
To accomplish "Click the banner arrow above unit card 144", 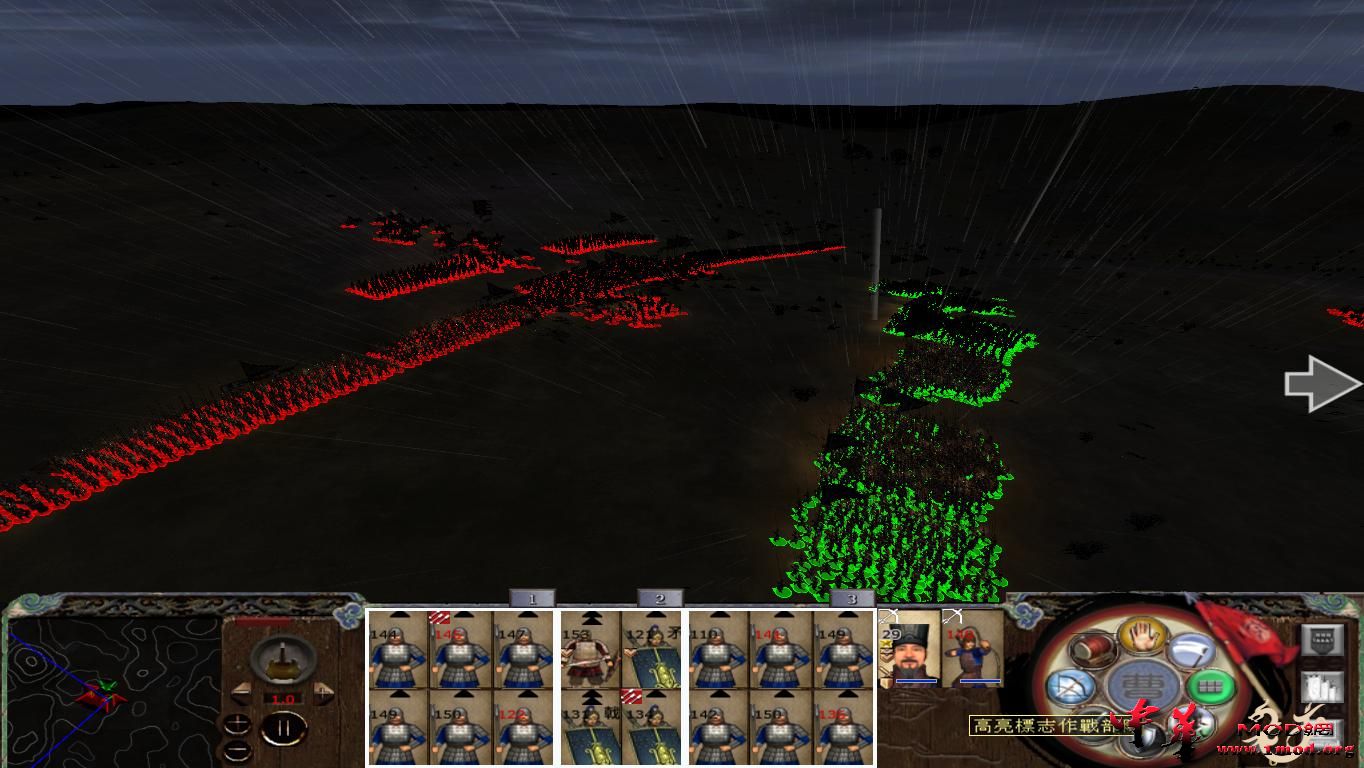I will point(400,615).
